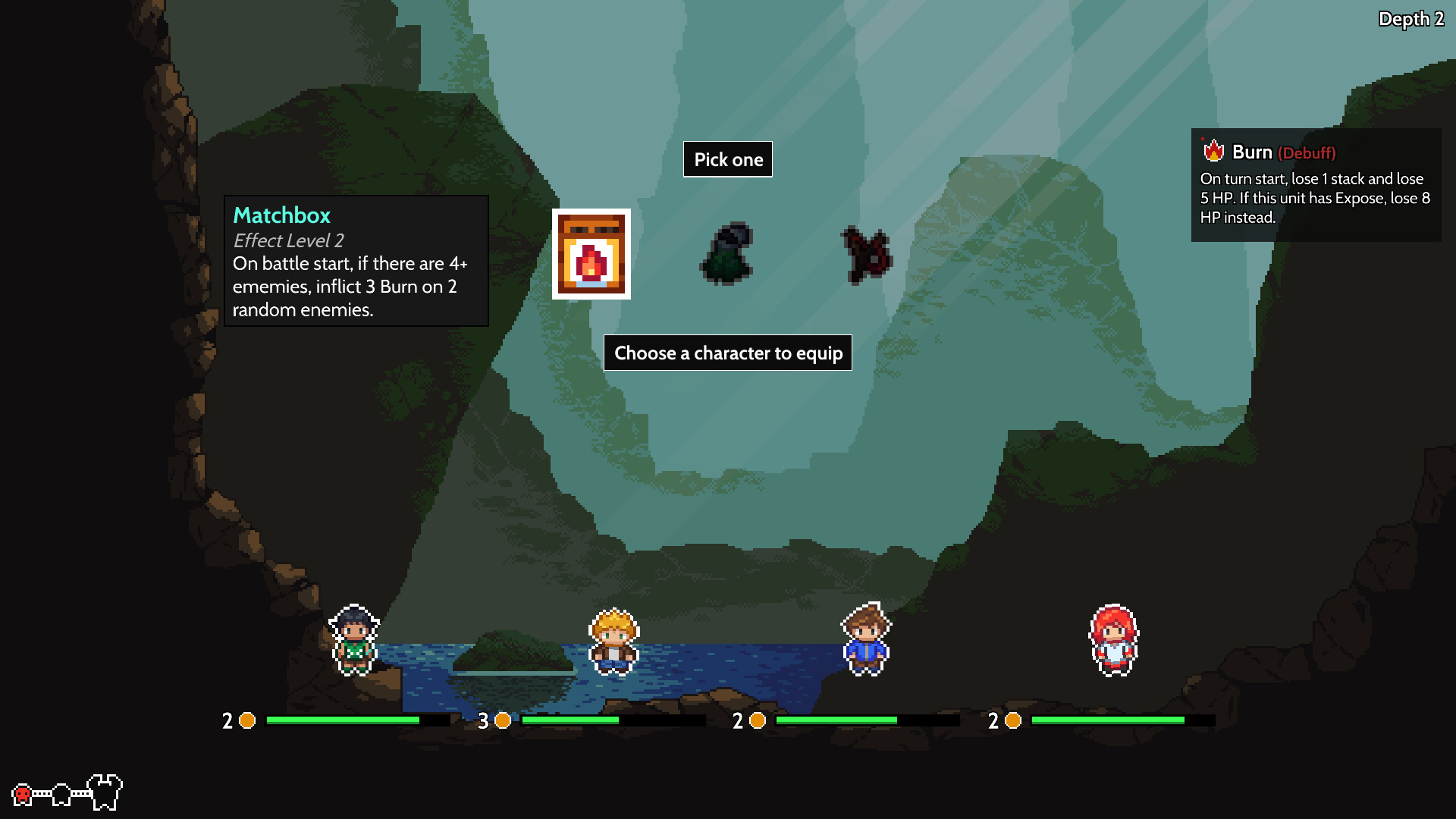Select the blonde character to equip the Matchbox
This screenshot has width=1456, height=819.
612,639
